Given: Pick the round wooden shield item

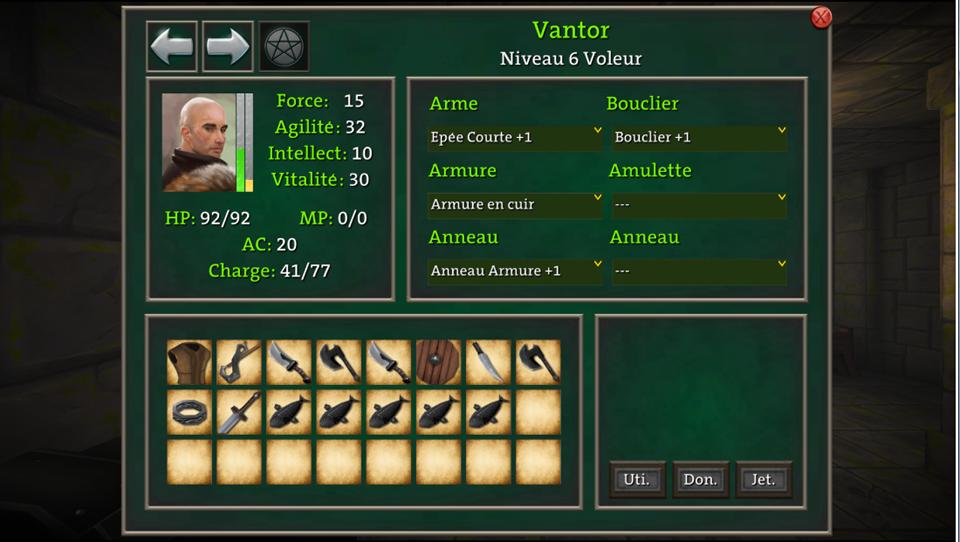Looking at the screenshot, I should 439,362.
